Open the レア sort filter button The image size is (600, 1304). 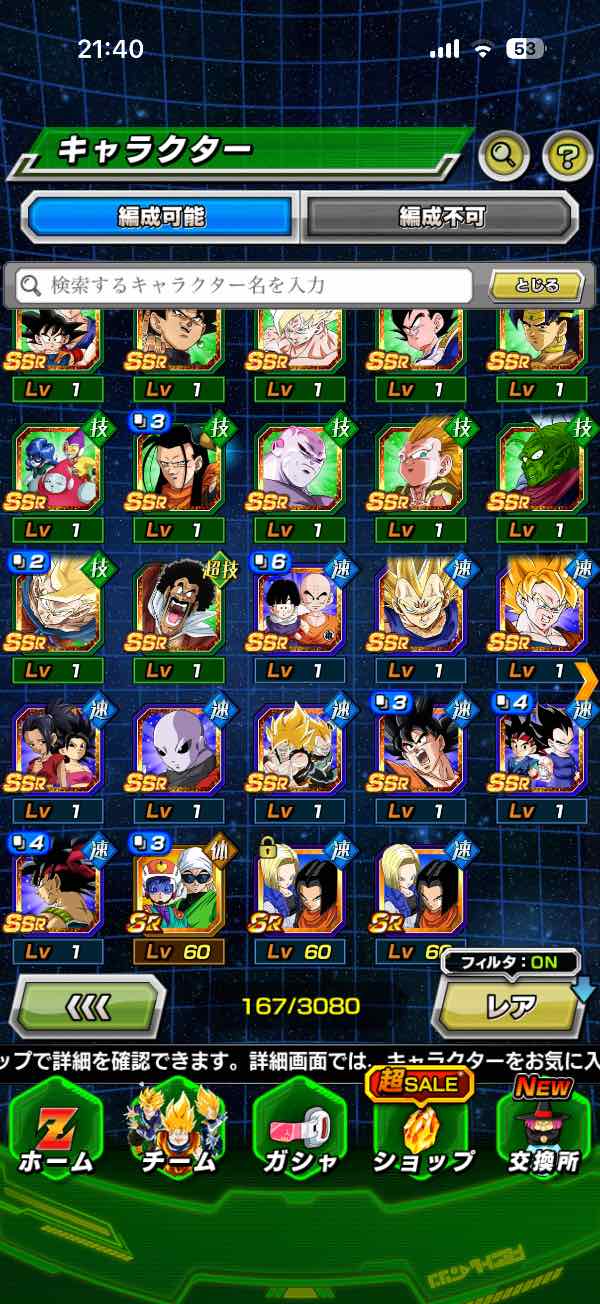(x=511, y=1005)
